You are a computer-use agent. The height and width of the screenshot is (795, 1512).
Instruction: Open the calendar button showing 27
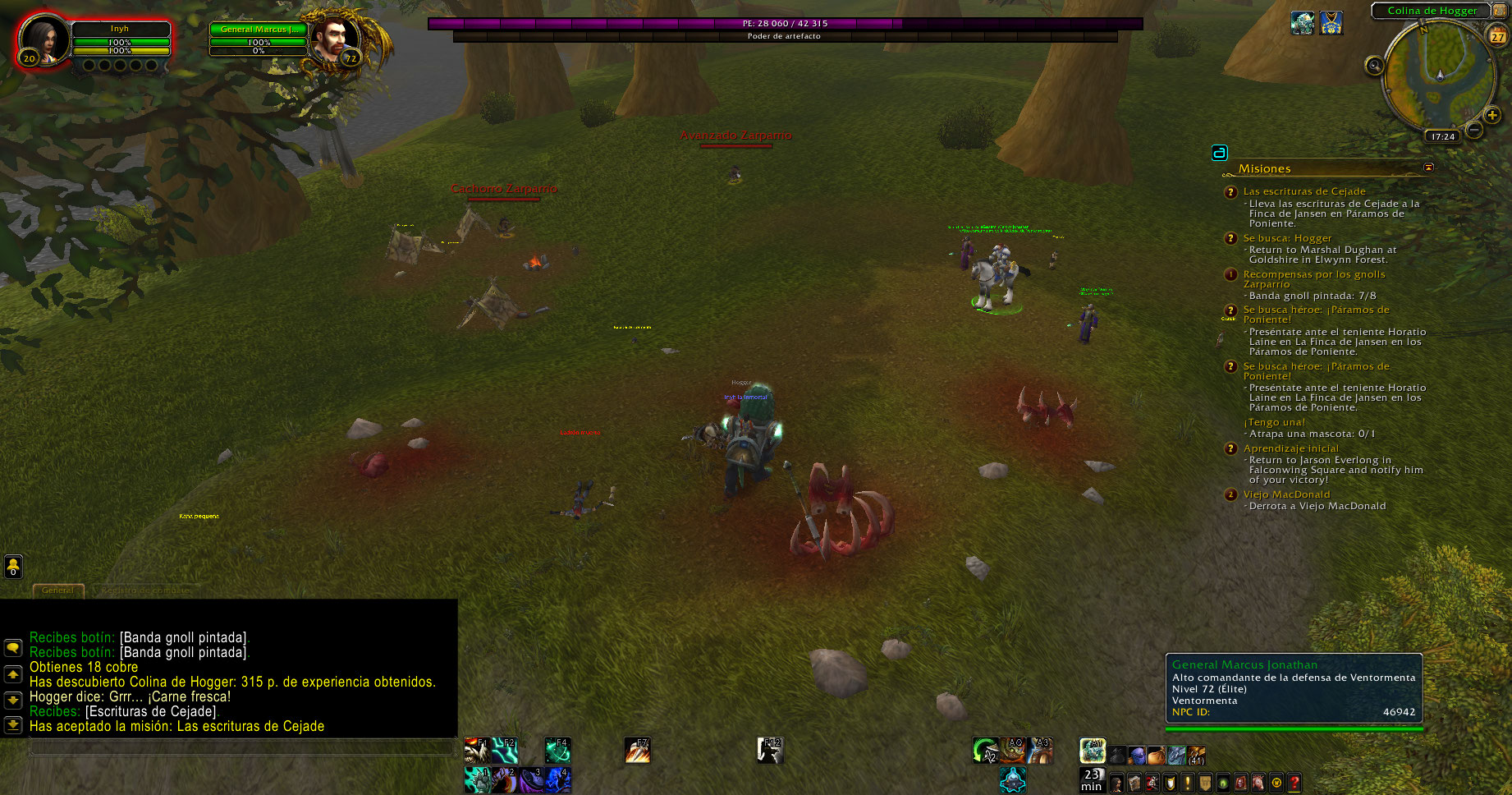[1498, 36]
